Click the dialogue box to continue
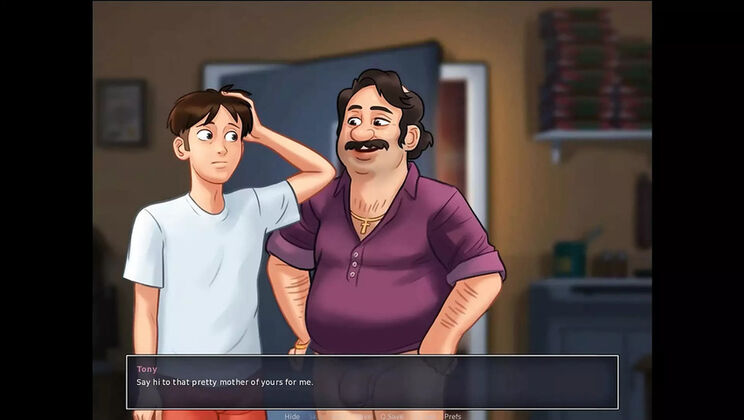The width and height of the screenshot is (744, 420). (x=372, y=381)
